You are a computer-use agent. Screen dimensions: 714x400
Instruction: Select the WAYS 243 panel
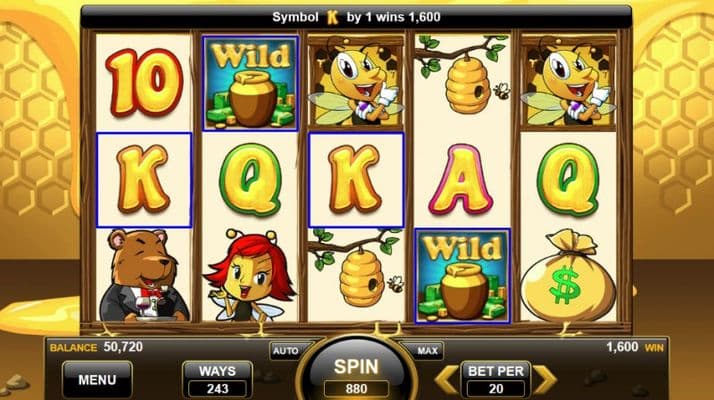[217, 380]
